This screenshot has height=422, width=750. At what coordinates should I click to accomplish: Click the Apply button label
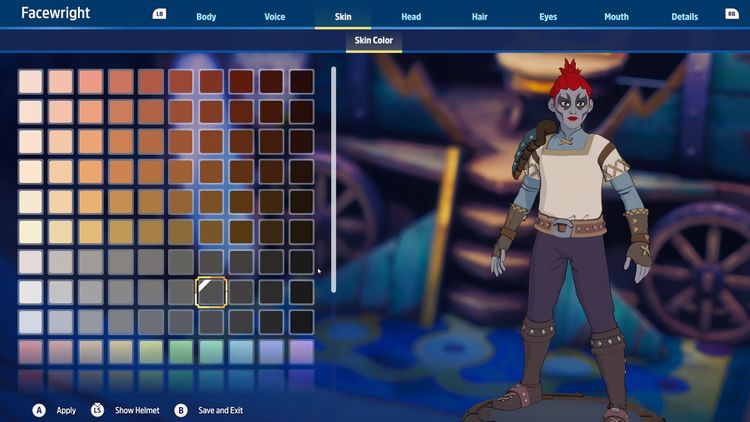66,410
